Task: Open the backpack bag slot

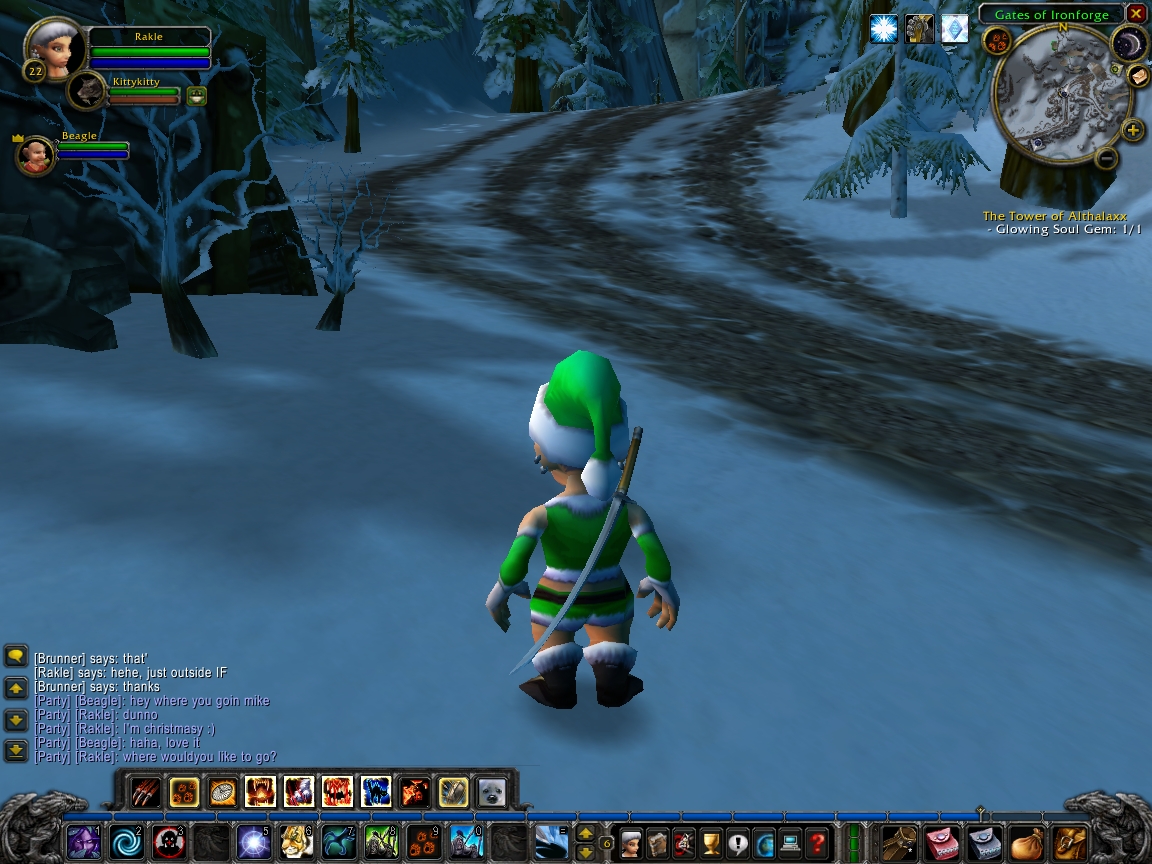Action: click(1069, 842)
